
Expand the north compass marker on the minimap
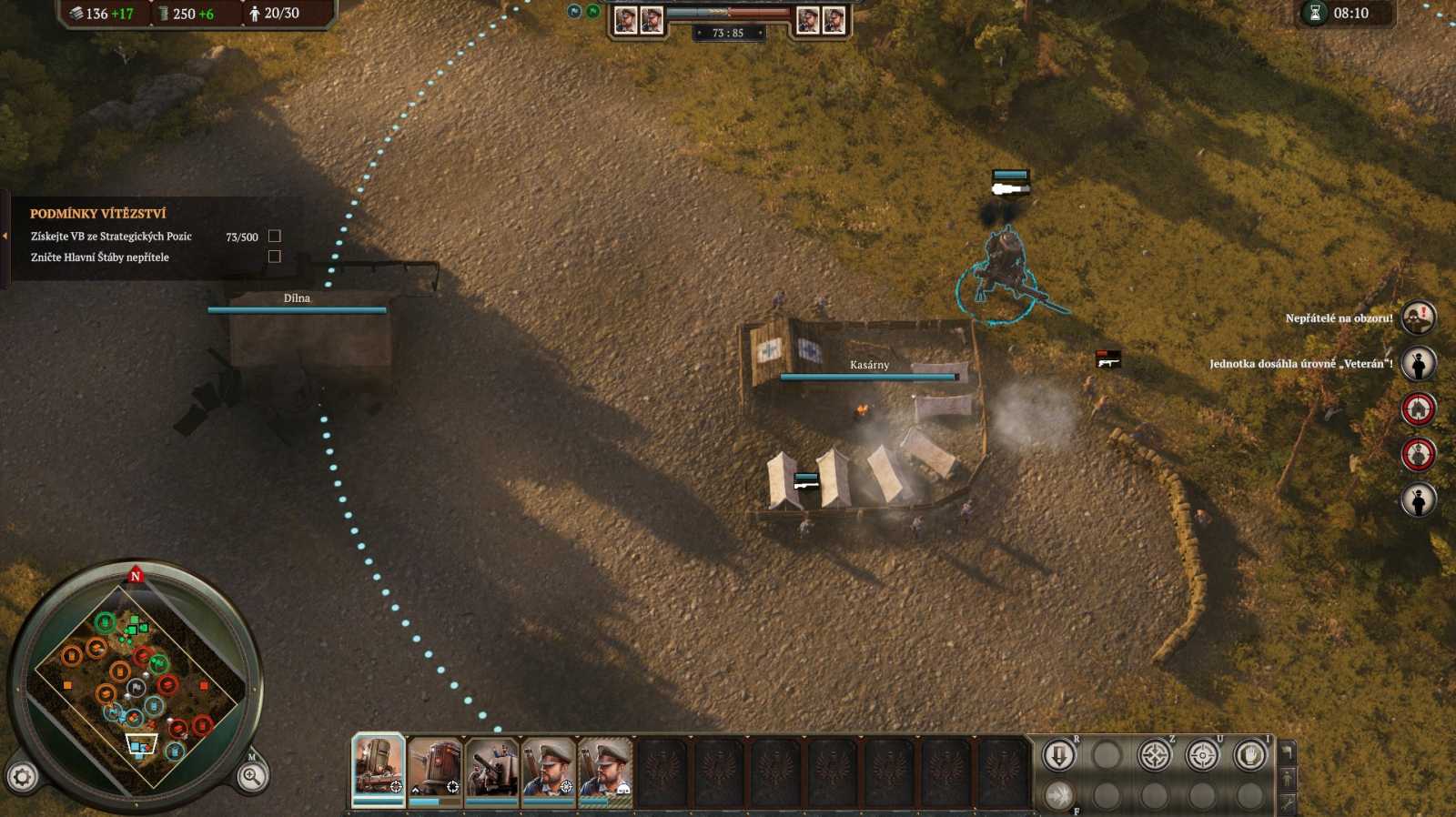(x=136, y=576)
